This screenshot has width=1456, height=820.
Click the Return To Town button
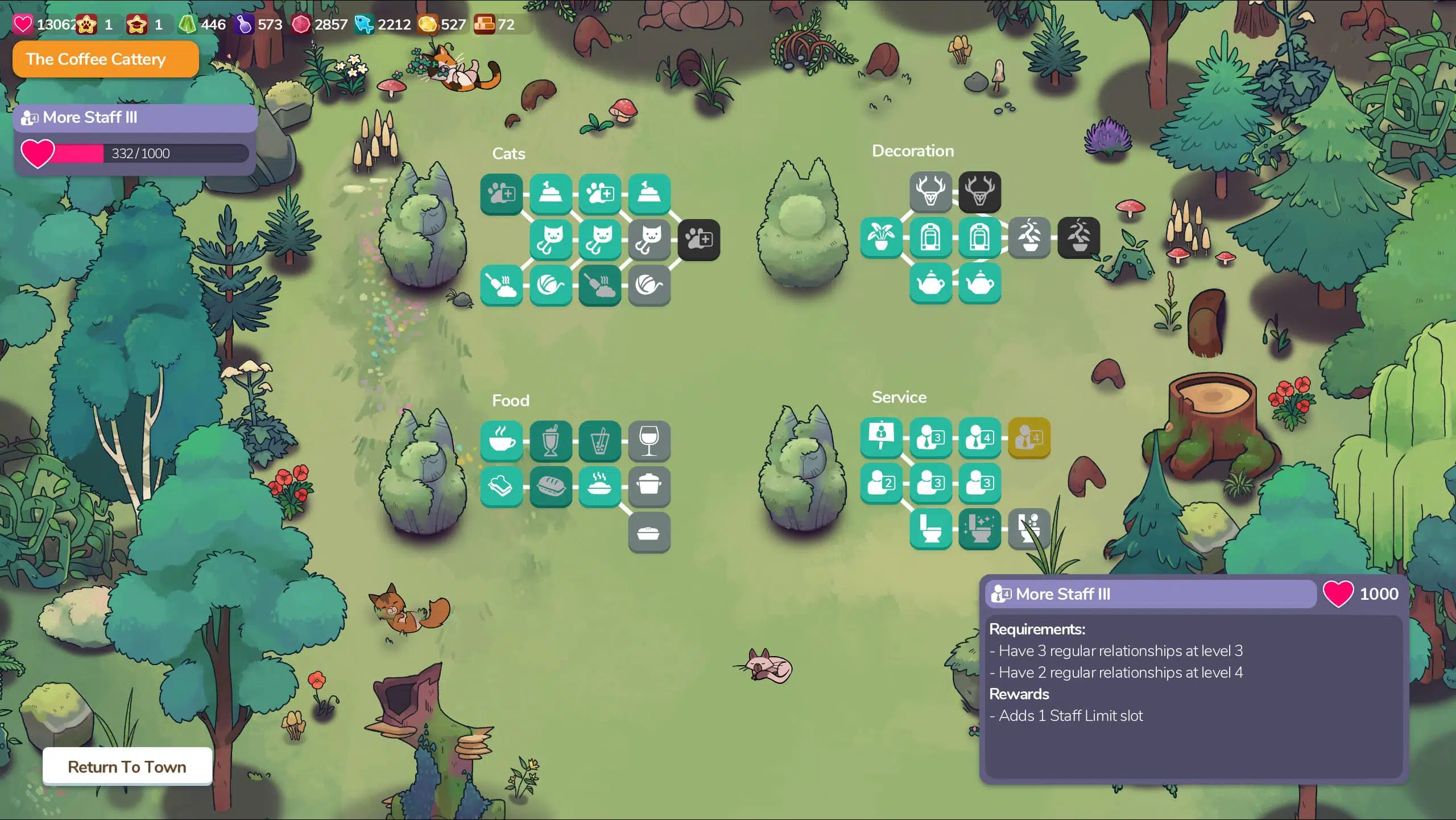click(x=127, y=767)
